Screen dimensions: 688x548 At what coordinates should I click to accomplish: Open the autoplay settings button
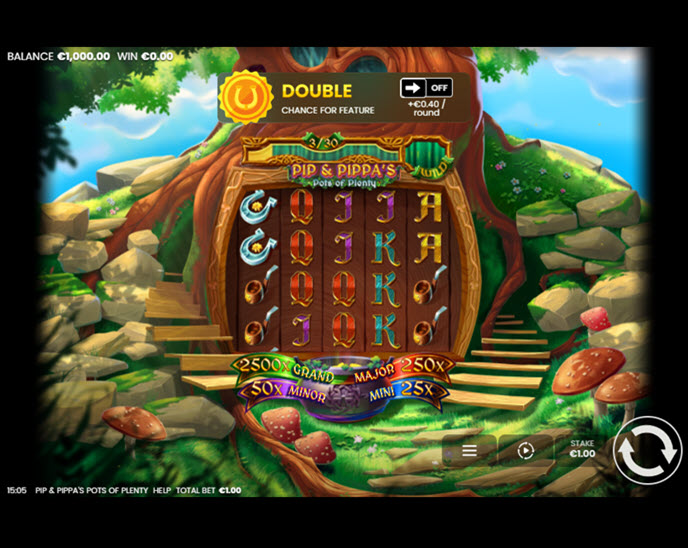[x=526, y=451]
